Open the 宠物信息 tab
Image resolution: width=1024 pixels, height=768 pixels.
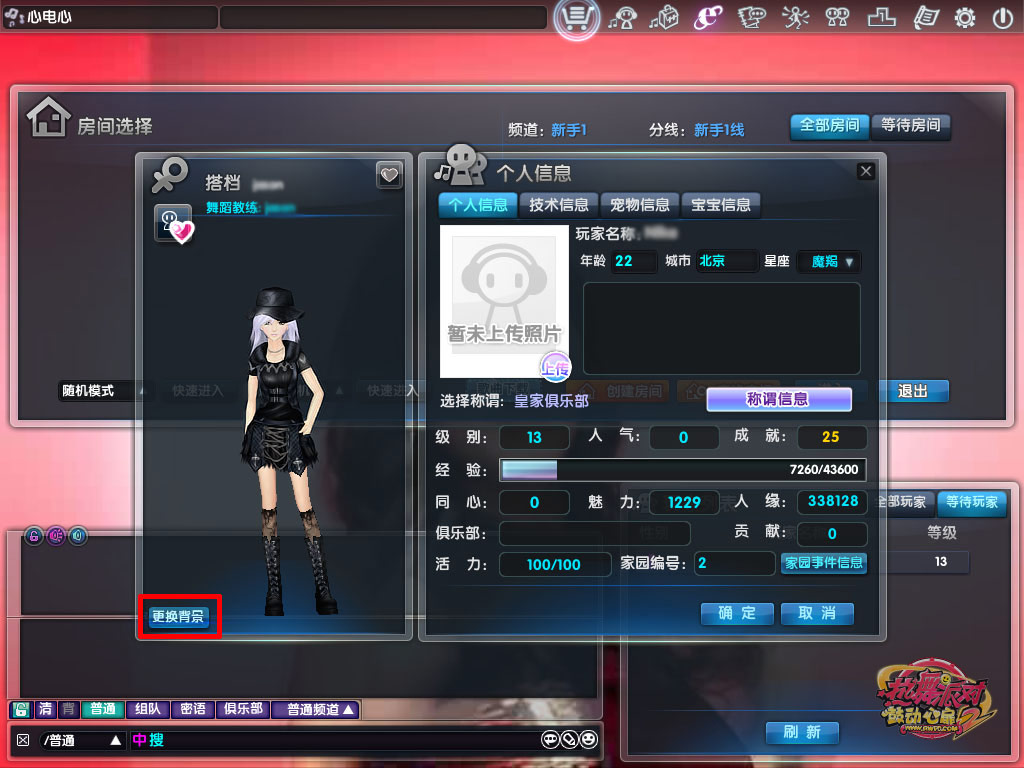[x=640, y=205]
